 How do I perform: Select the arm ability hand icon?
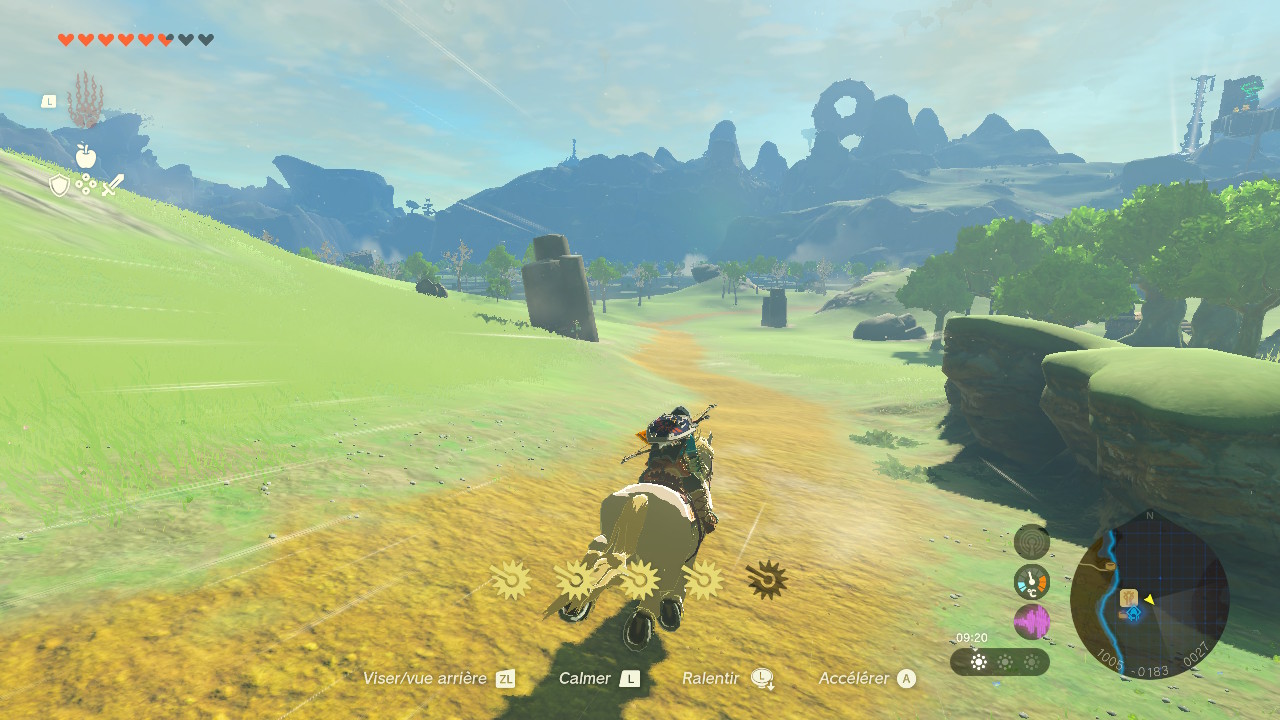click(85, 101)
